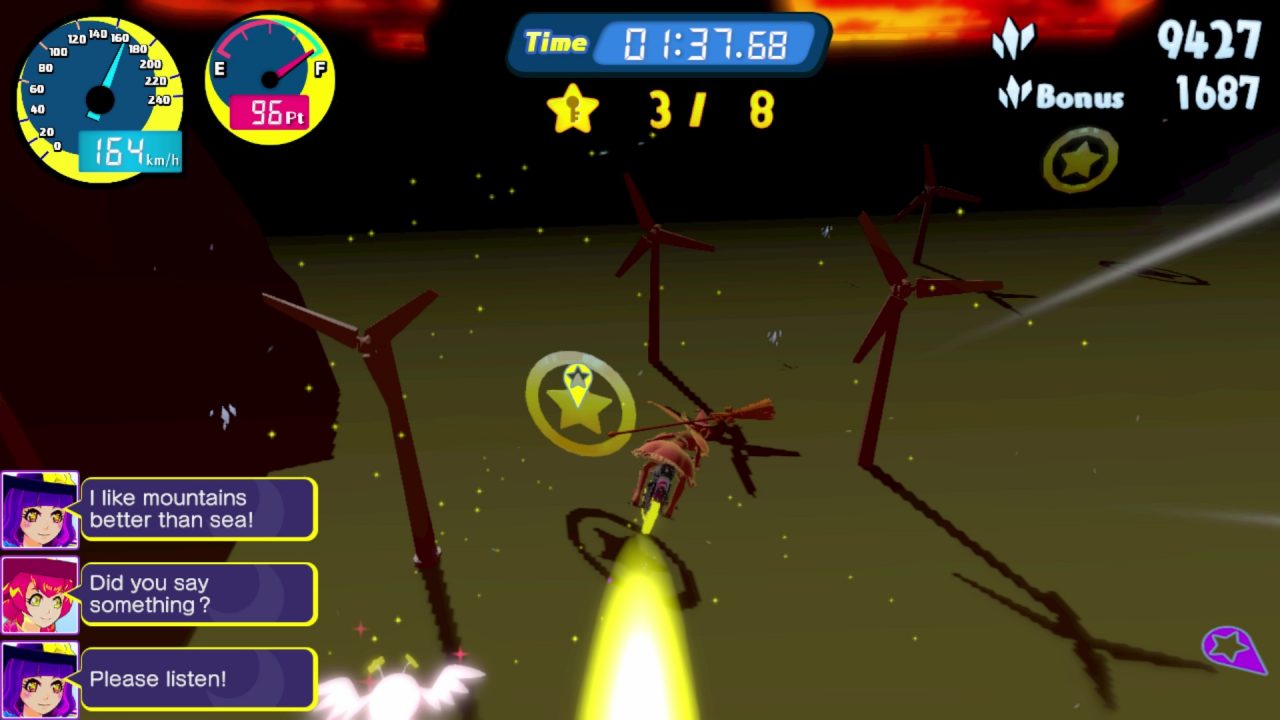Click the purple star marker icon
Screen dimensions: 1280x720
click(x=1231, y=648)
